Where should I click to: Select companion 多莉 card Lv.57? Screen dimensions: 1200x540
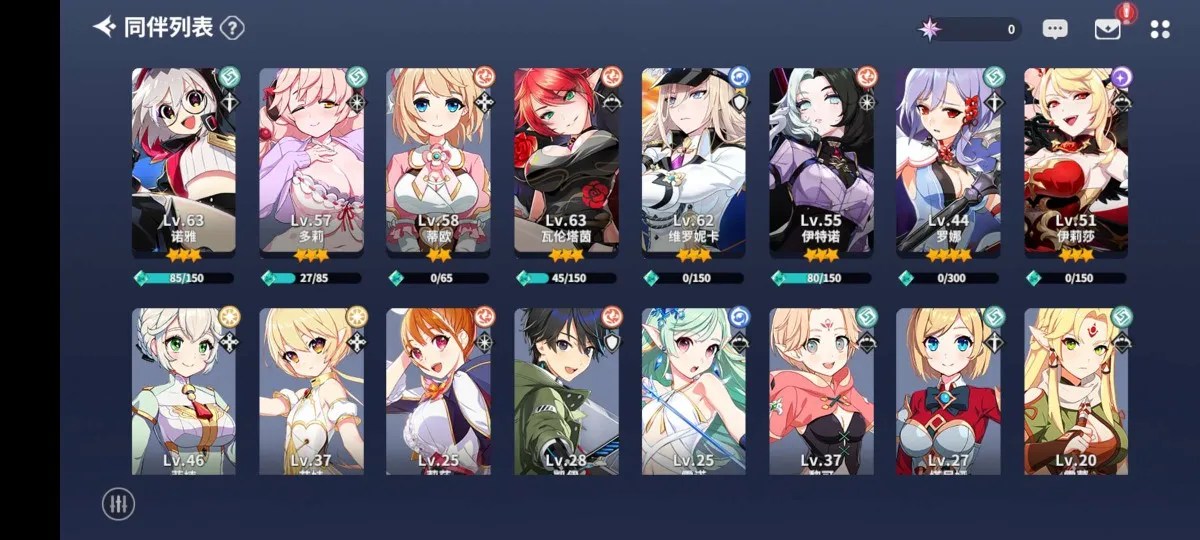point(312,160)
